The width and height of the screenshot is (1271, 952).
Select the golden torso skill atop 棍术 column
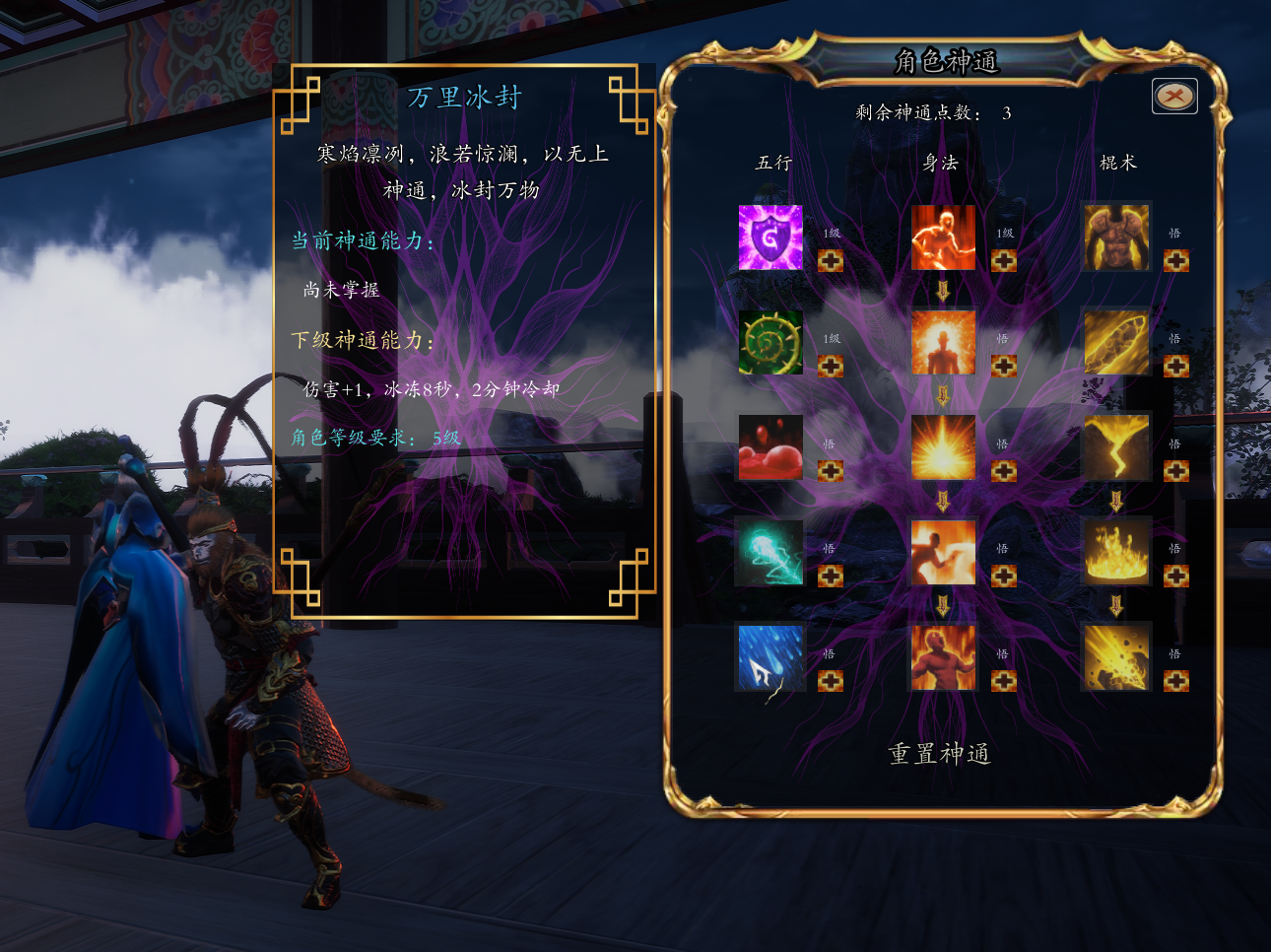(x=1115, y=237)
